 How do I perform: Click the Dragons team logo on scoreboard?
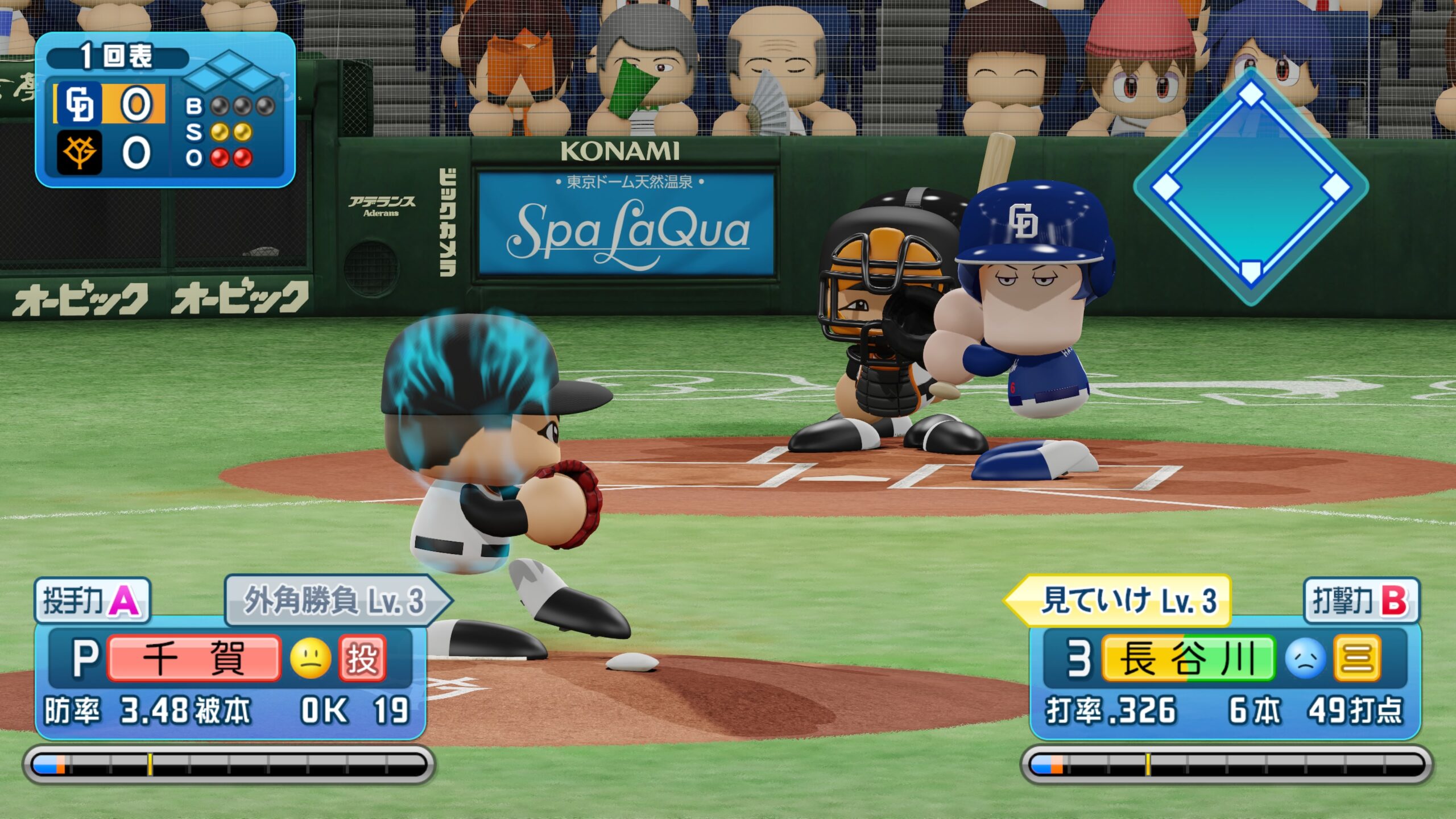pyautogui.click(x=80, y=104)
